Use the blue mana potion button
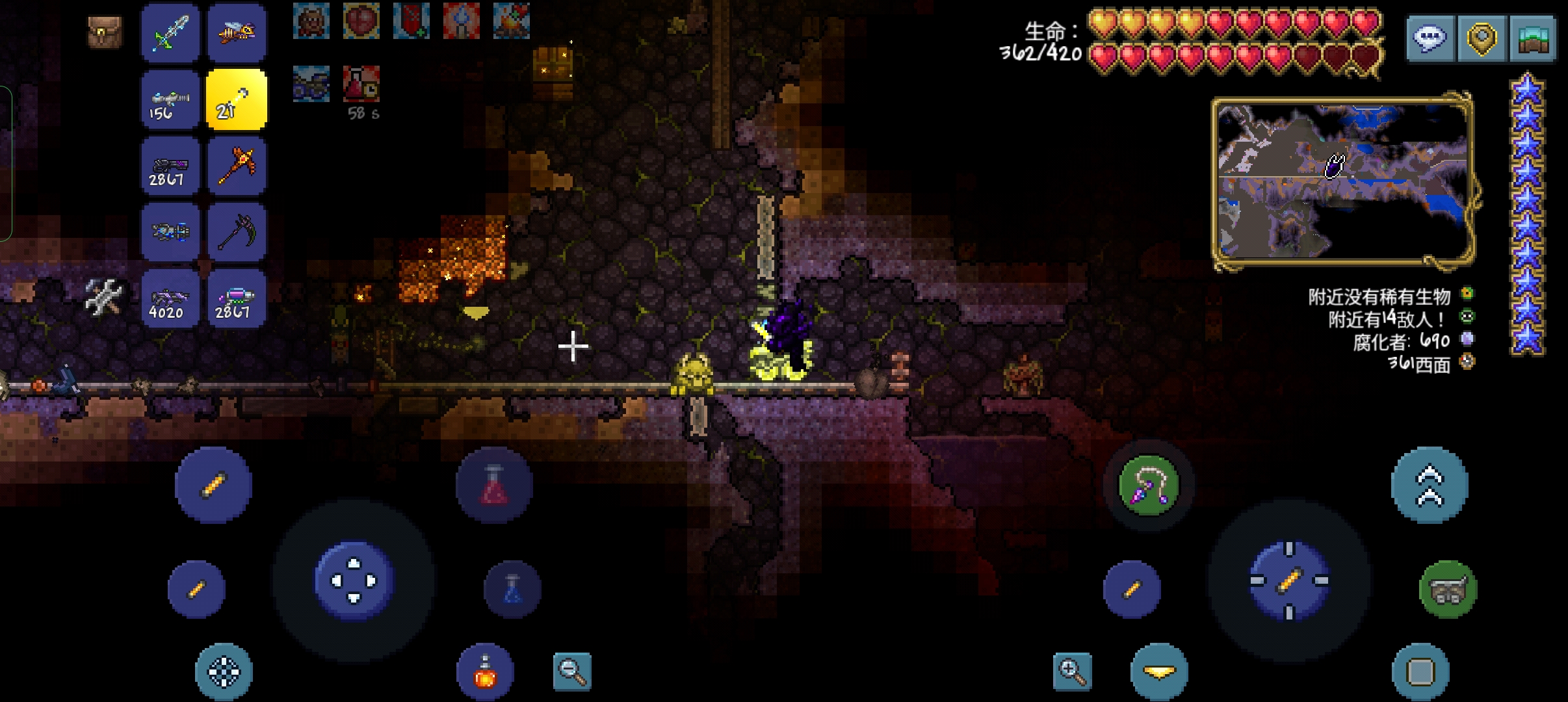This screenshot has width=1568, height=702. pyautogui.click(x=512, y=589)
